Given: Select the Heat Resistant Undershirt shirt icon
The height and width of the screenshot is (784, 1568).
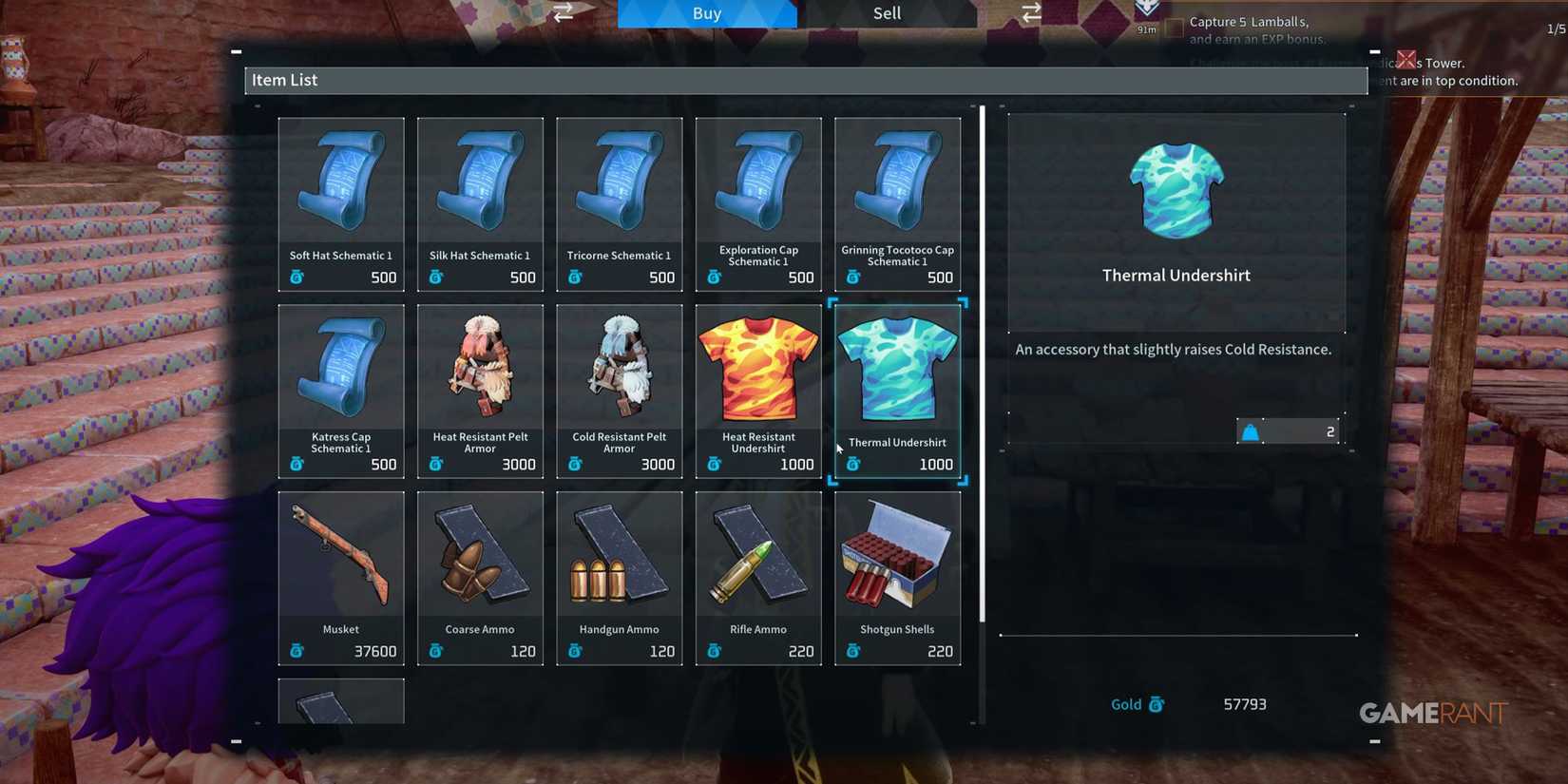Looking at the screenshot, I should click(758, 366).
